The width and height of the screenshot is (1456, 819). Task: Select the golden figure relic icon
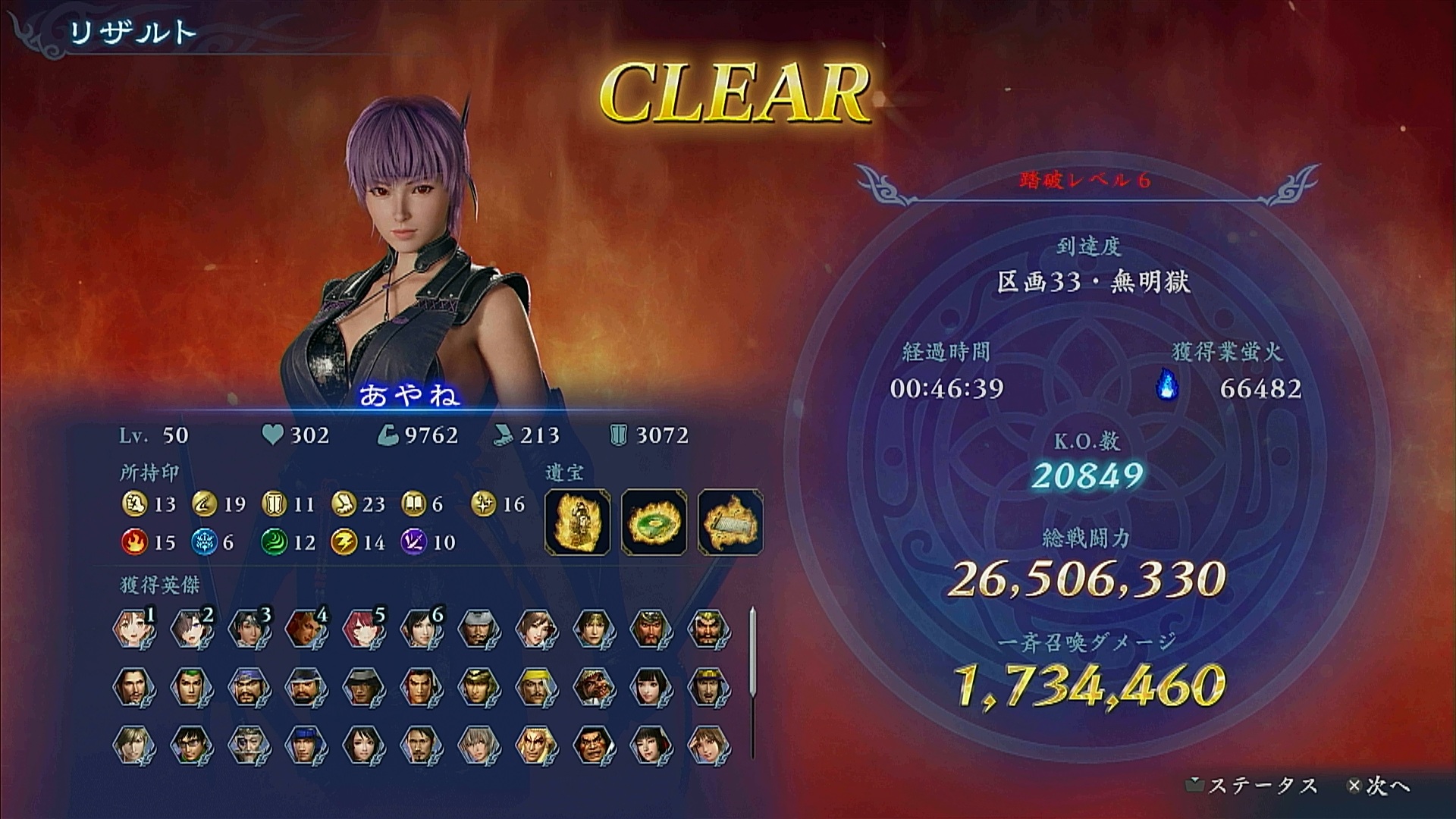click(x=578, y=522)
